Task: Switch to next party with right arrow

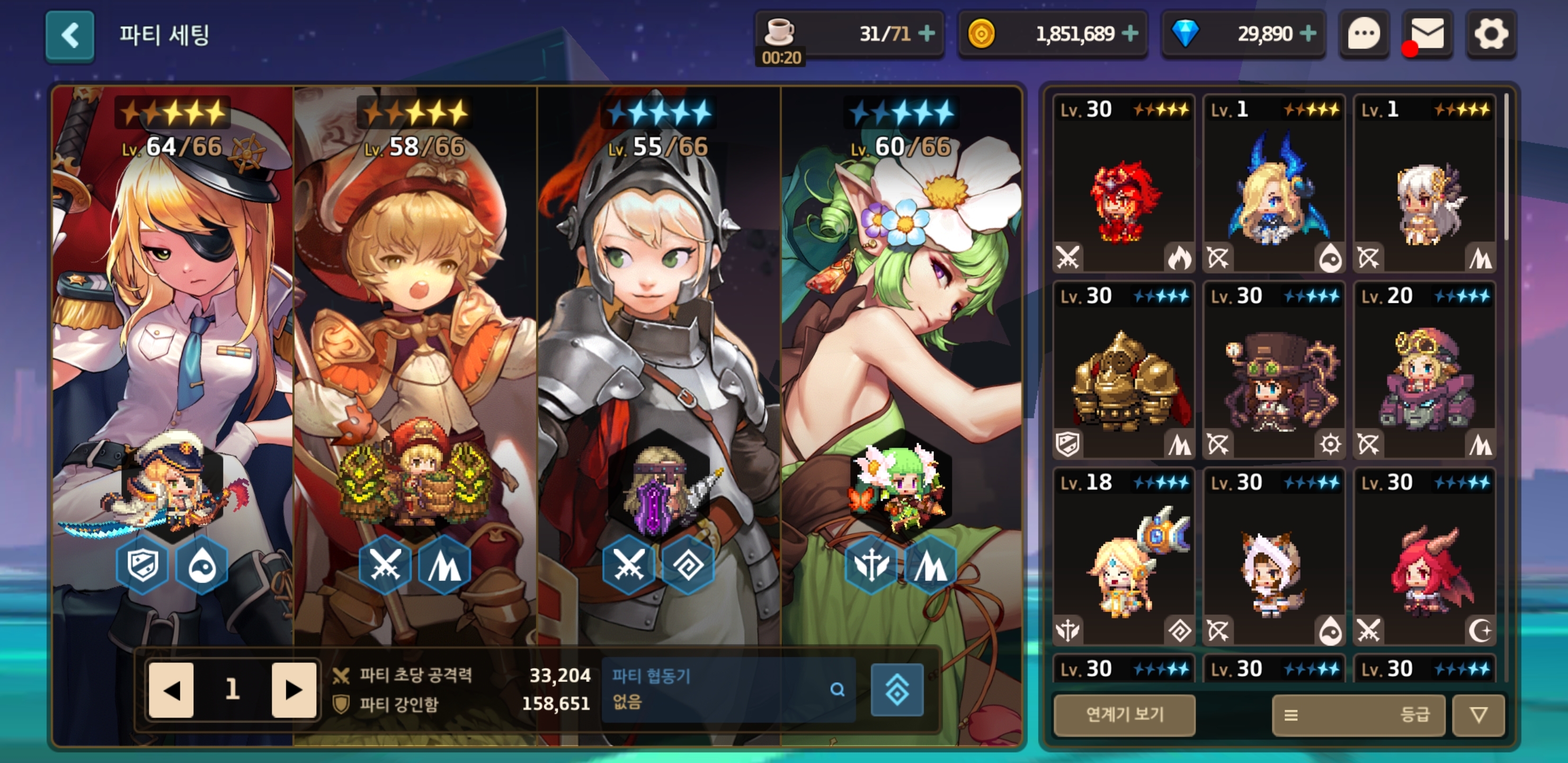Action: coord(293,690)
